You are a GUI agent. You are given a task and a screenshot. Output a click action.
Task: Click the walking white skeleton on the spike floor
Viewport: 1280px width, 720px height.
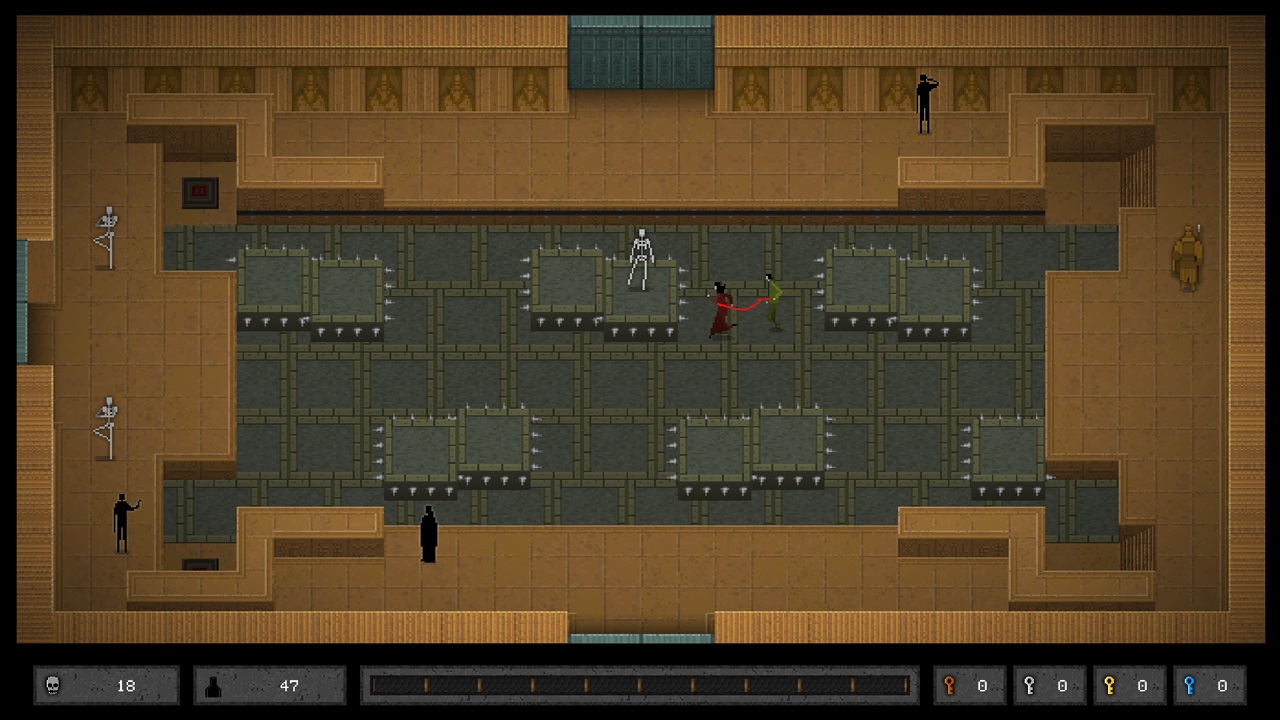(x=640, y=260)
